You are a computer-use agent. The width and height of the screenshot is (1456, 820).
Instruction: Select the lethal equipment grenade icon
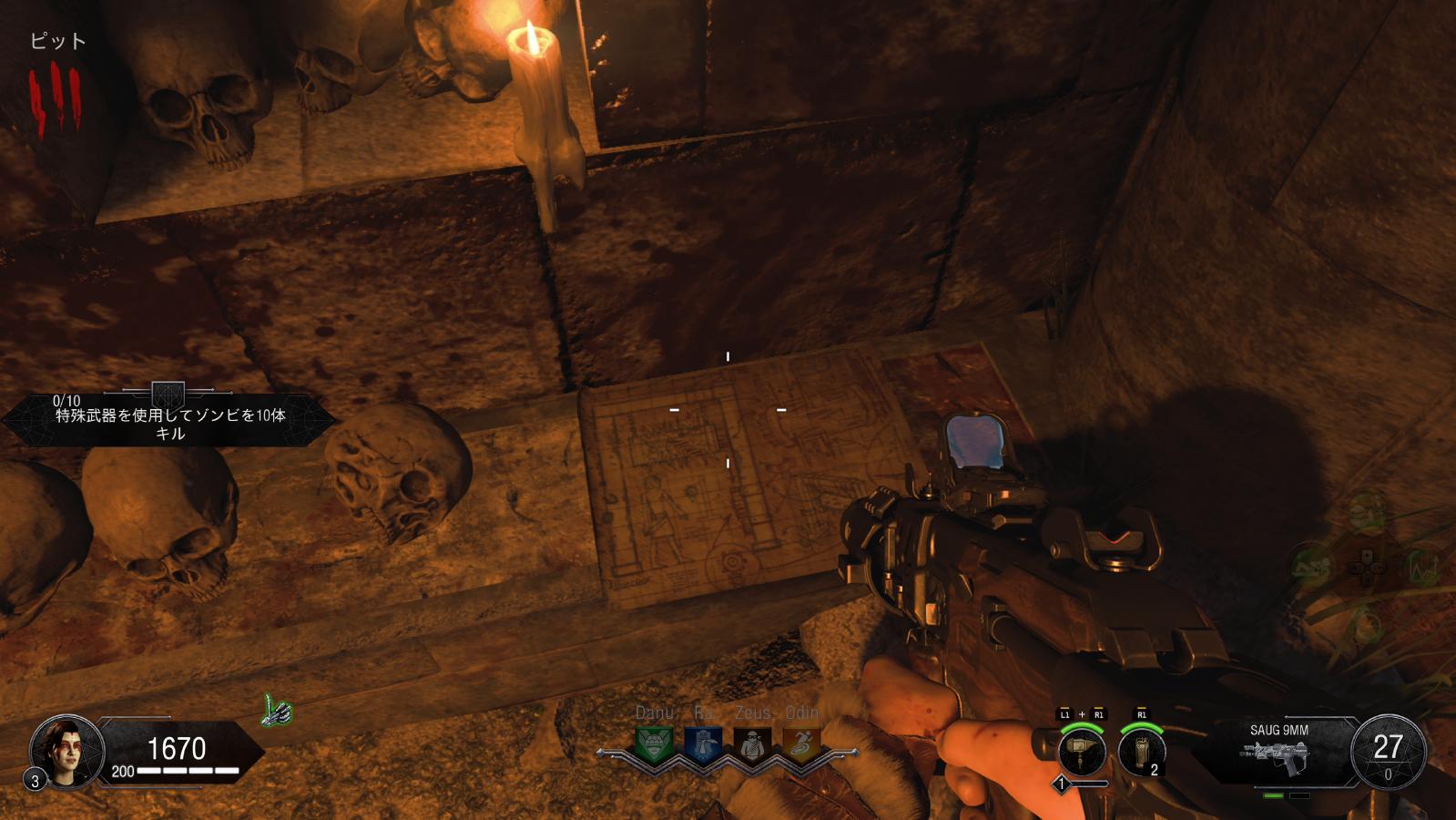pos(1141,753)
